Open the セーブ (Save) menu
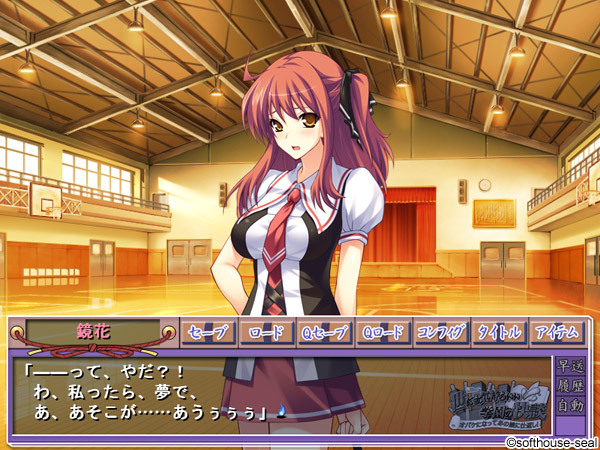Image resolution: width=600 pixels, height=450 pixels. 209,333
